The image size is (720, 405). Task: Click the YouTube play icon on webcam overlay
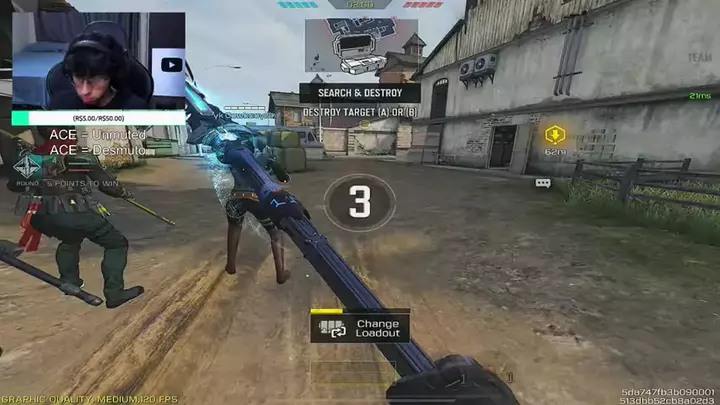click(x=171, y=65)
